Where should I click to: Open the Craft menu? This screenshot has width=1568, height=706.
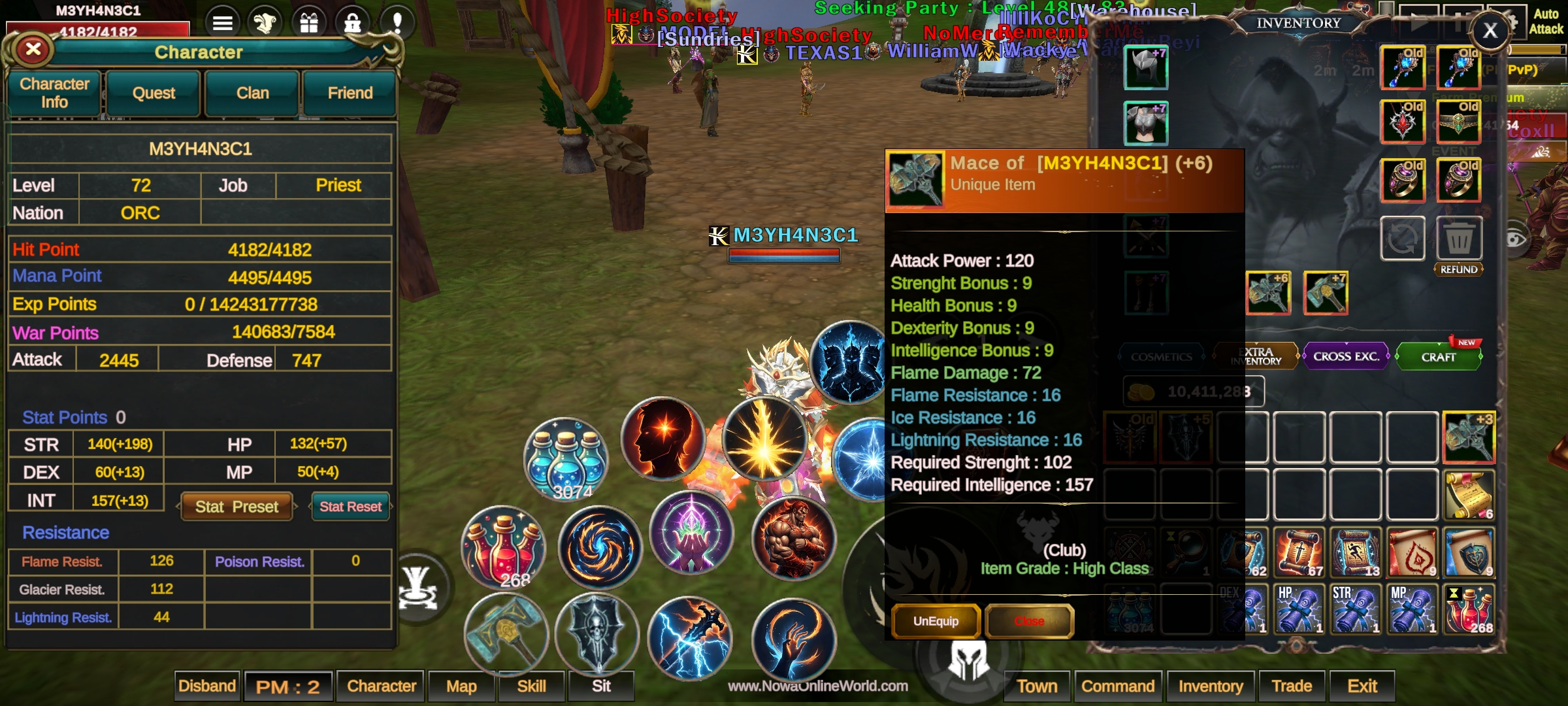point(1438,357)
